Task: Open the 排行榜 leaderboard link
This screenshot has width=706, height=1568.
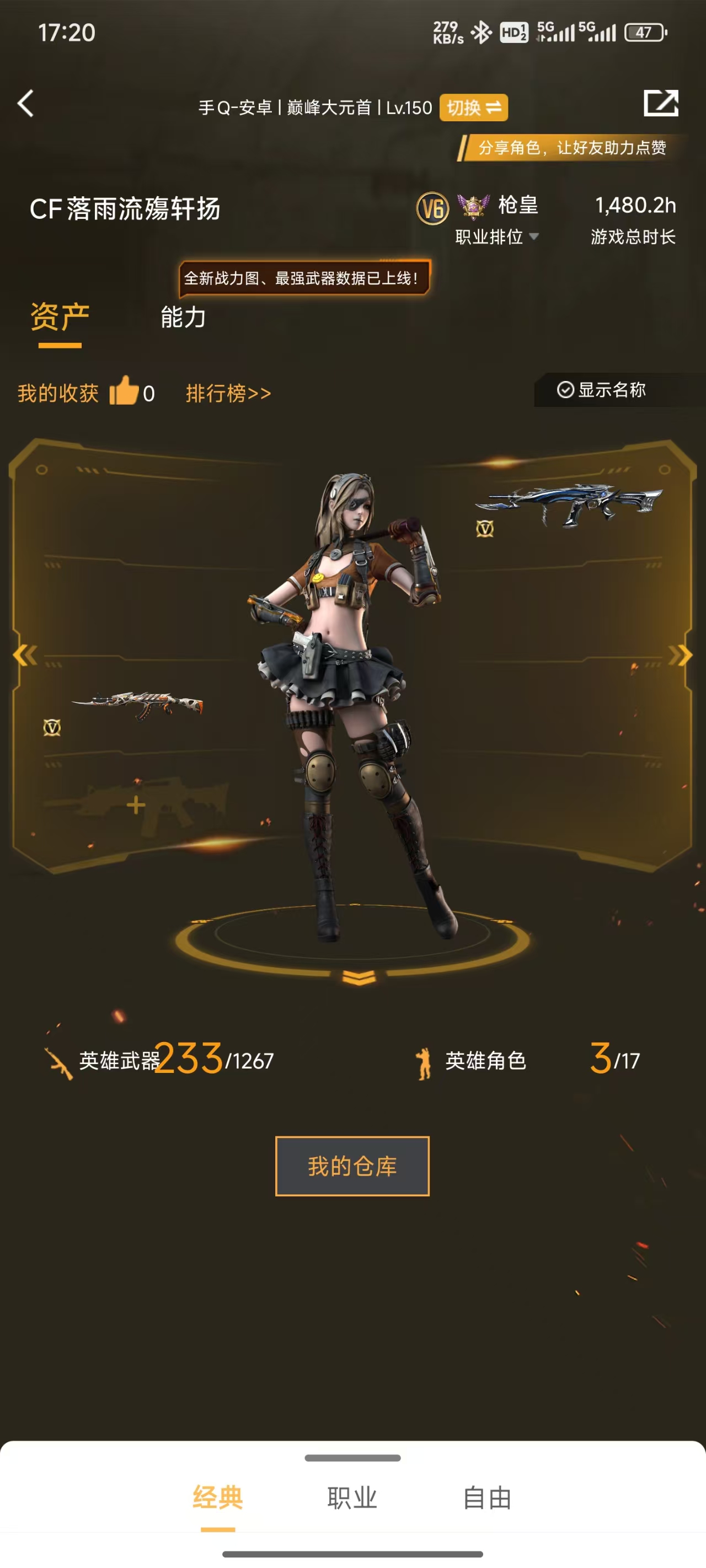Action: [x=228, y=393]
